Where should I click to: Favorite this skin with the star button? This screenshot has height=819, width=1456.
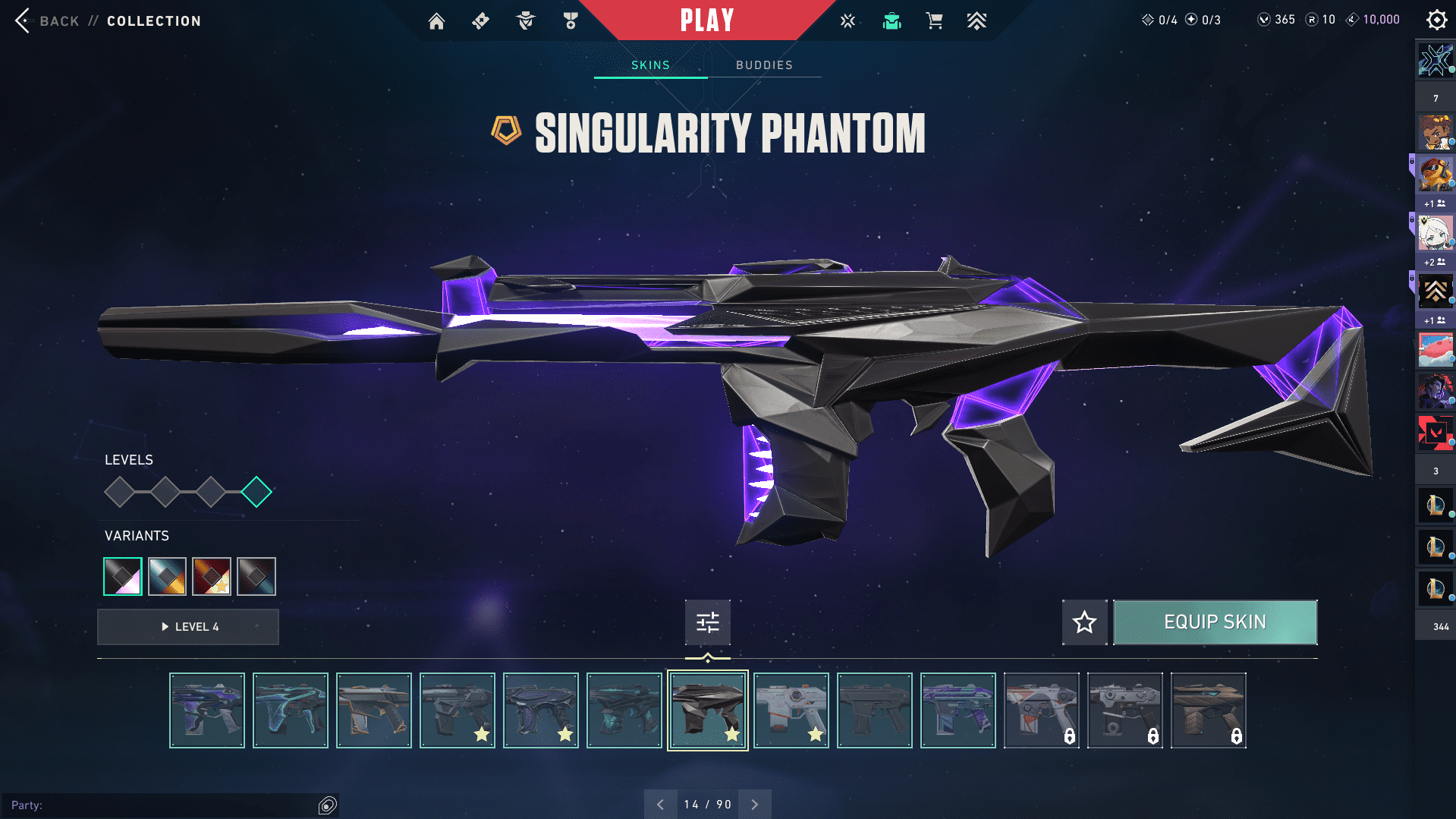point(1084,622)
